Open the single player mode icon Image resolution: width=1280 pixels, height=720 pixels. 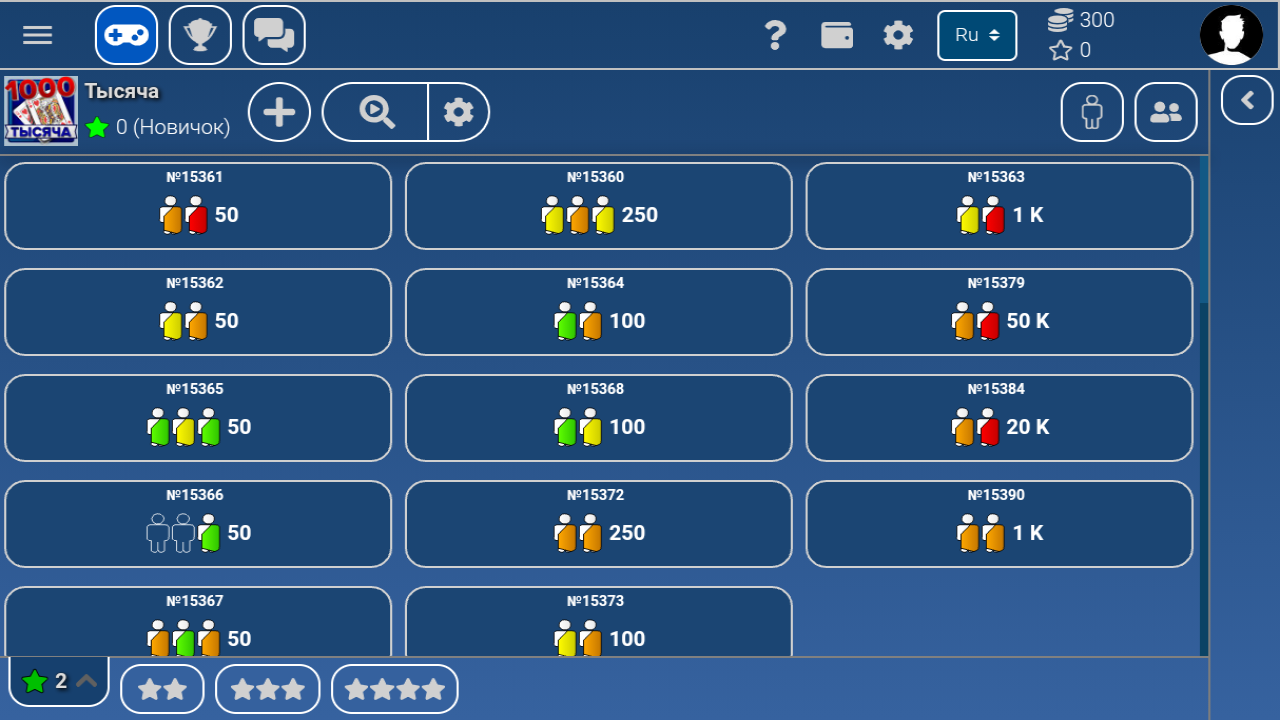coord(1091,112)
